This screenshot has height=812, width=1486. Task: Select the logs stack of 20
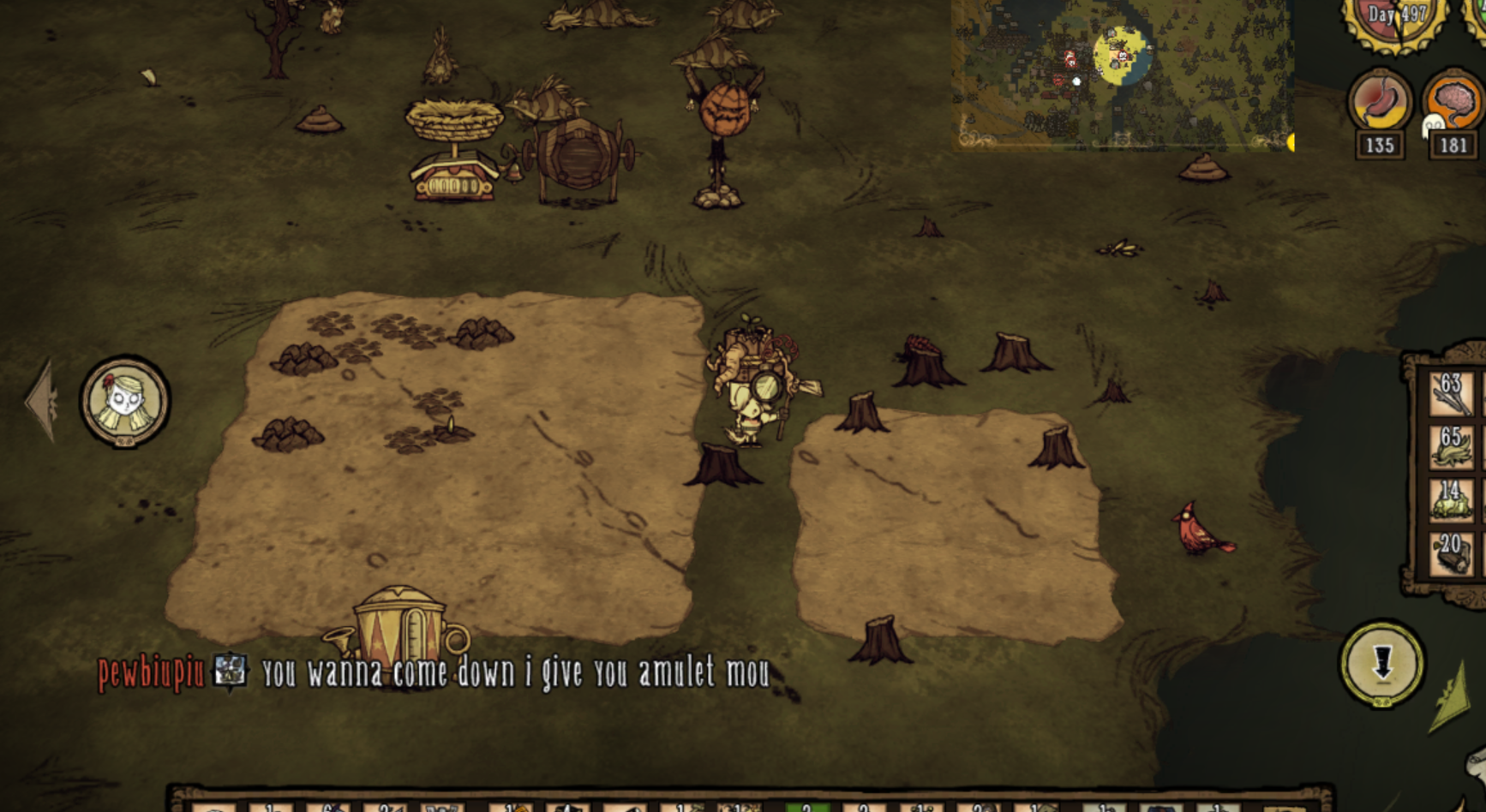(1451, 553)
